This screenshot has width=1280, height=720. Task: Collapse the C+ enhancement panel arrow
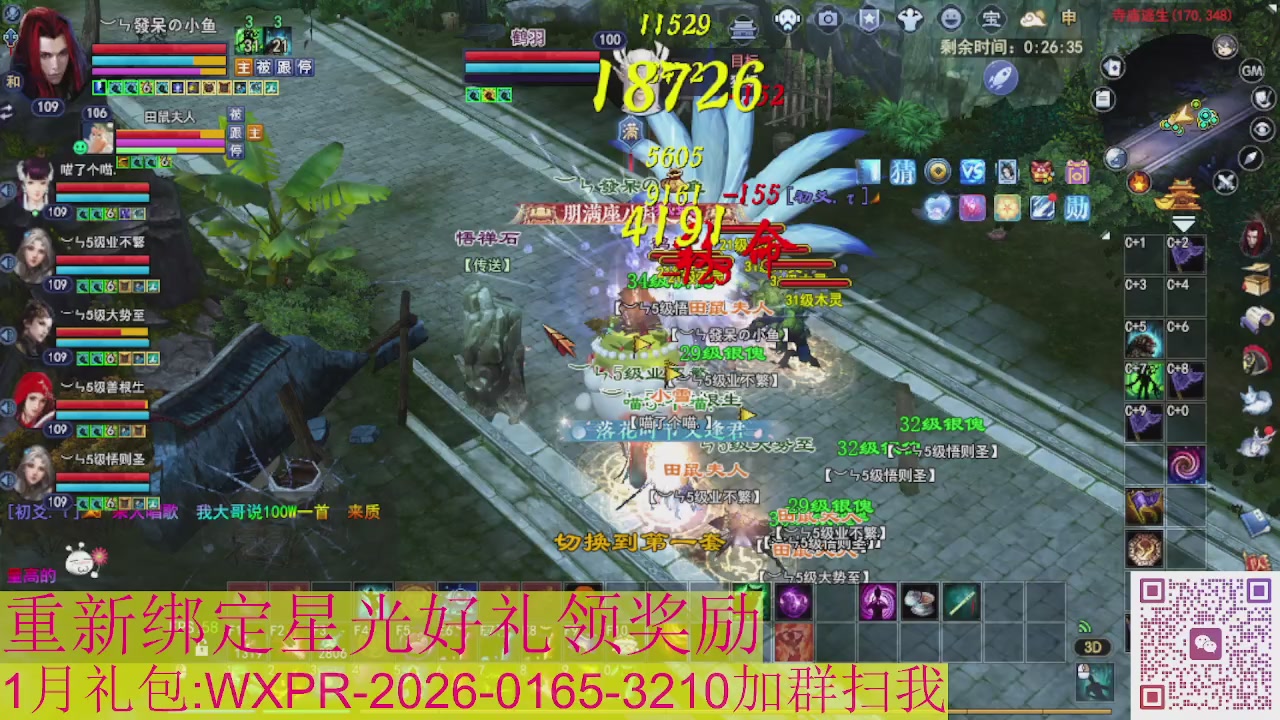(1104, 234)
